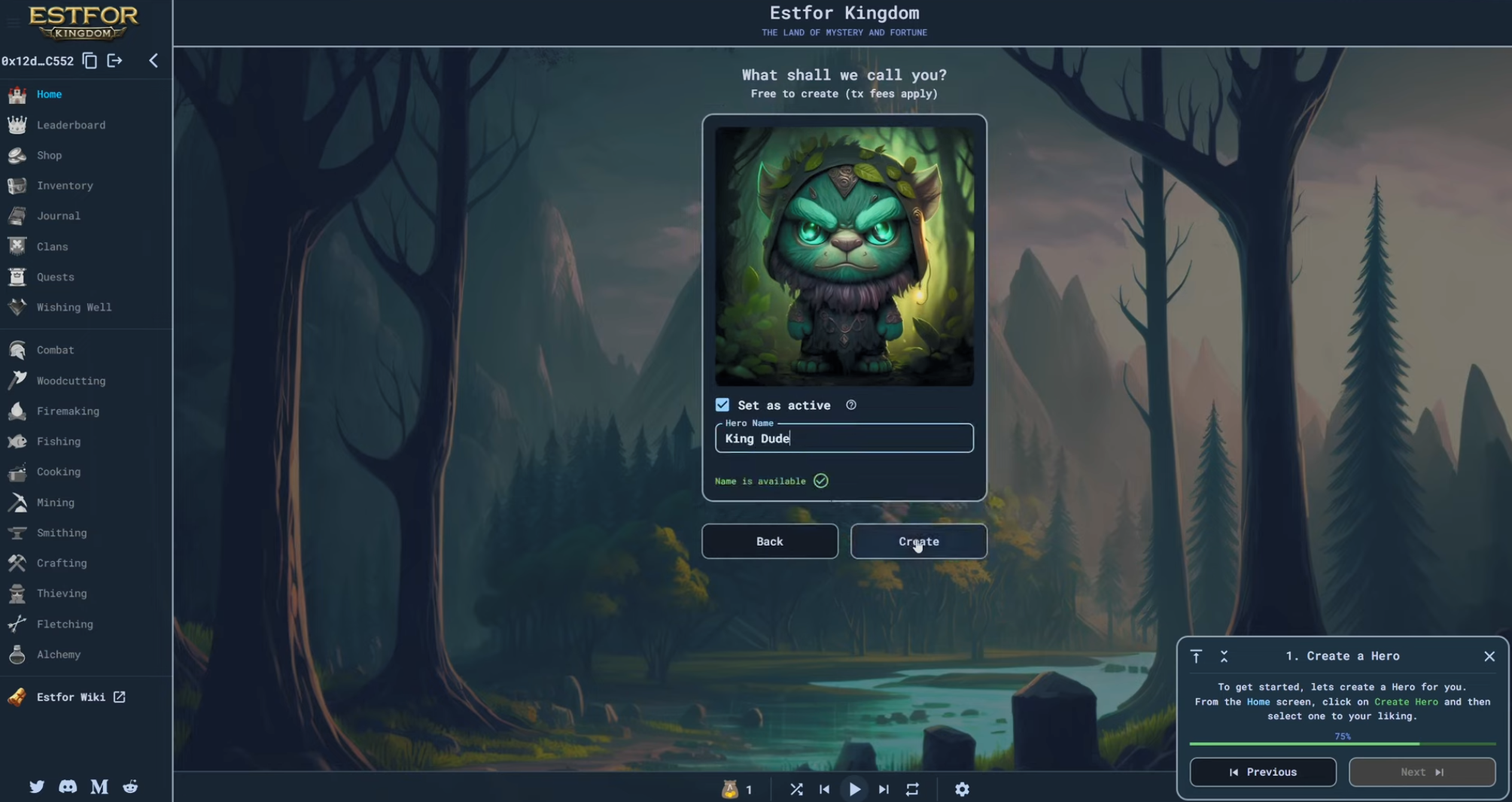Select the Woodcutting skill
This screenshot has width=1512, height=802.
pyautogui.click(x=71, y=381)
